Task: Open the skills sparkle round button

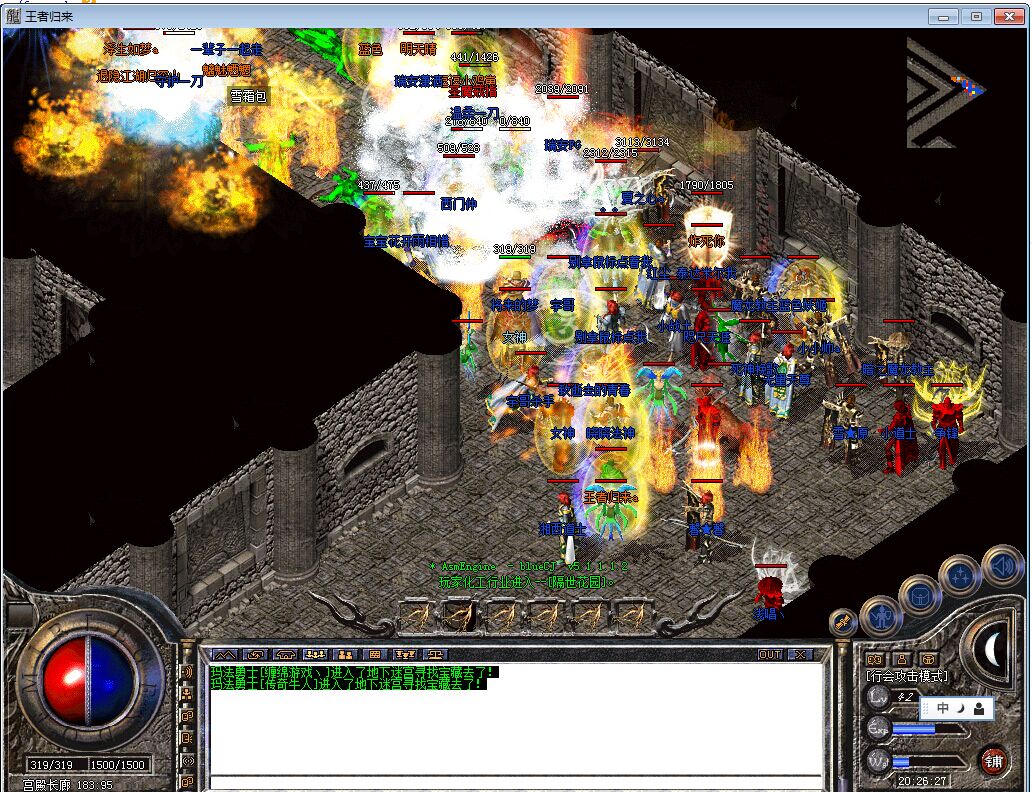Action: (x=959, y=576)
